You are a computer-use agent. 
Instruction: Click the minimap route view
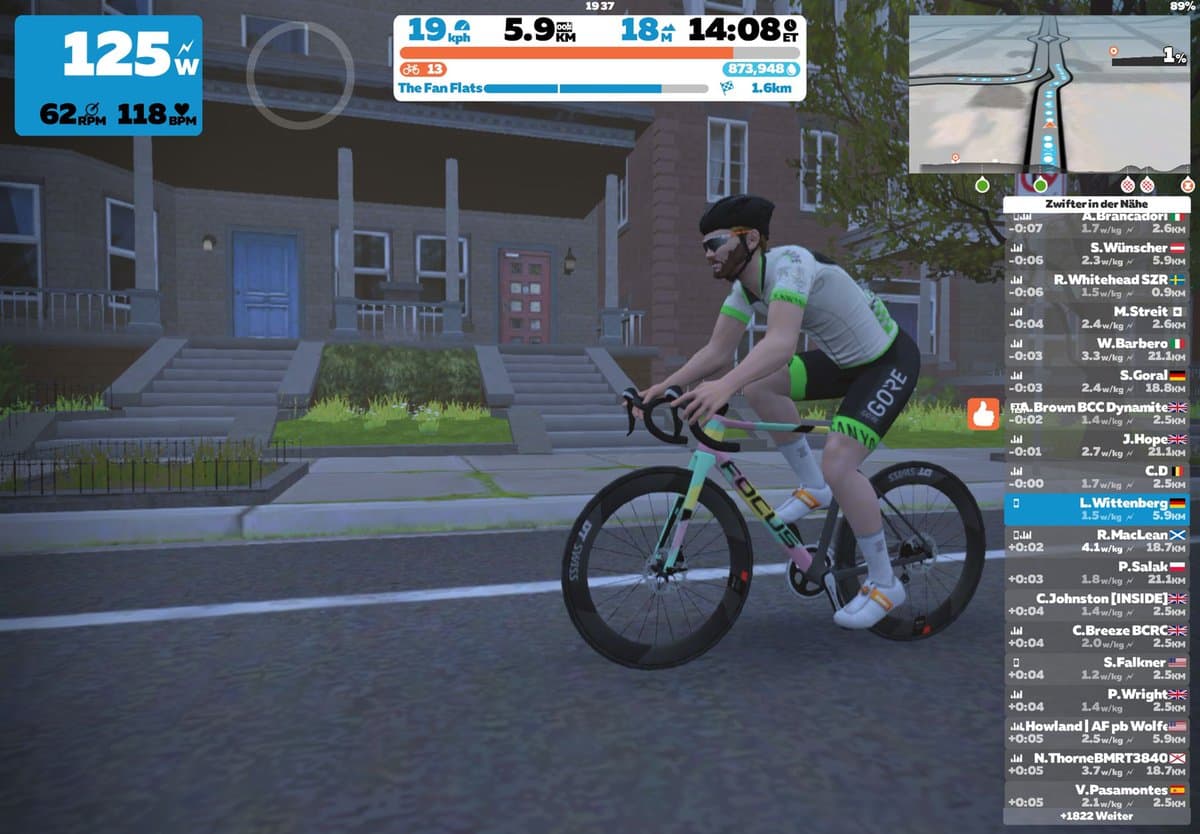[x=1052, y=95]
